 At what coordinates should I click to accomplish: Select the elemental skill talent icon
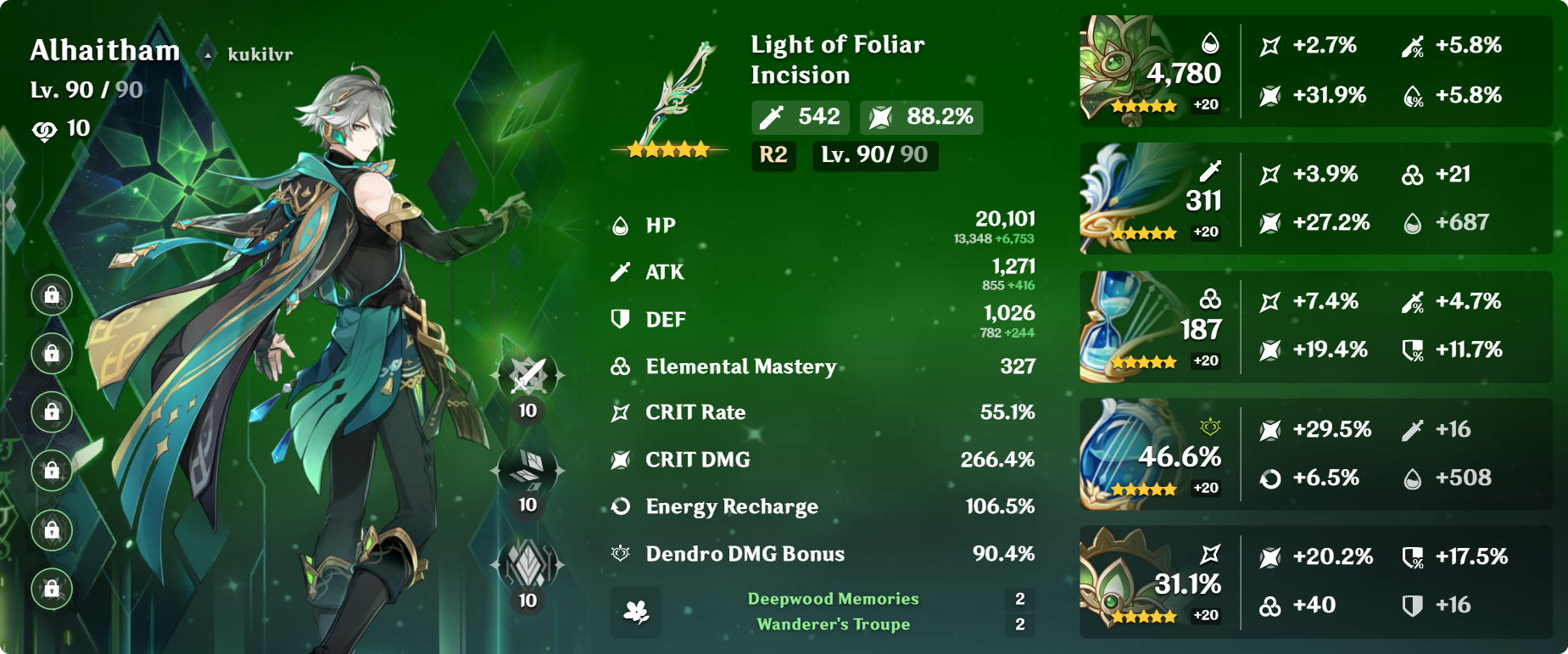coord(527,469)
